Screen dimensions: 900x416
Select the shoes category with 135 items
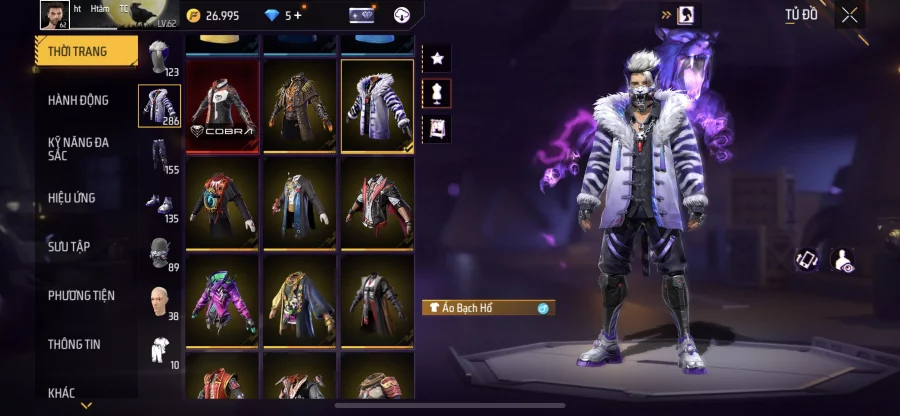pyautogui.click(x=159, y=204)
